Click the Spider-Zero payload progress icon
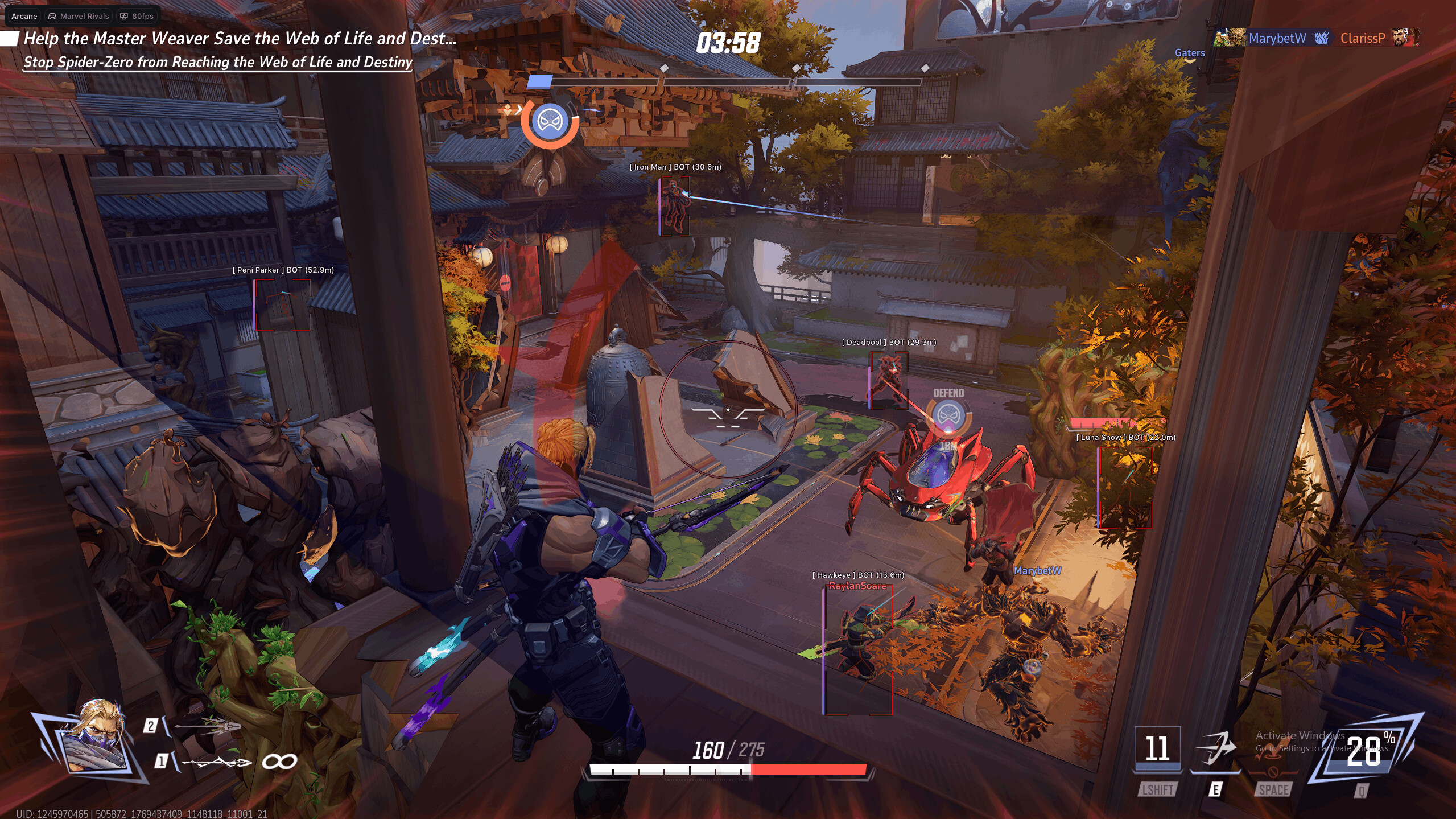 click(550, 122)
